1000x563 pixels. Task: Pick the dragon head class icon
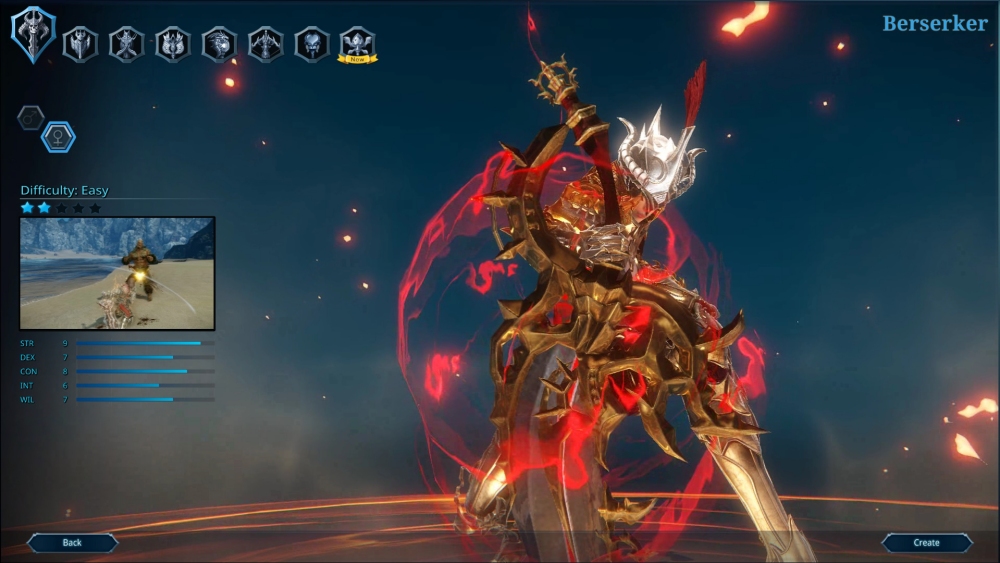click(x=219, y=44)
